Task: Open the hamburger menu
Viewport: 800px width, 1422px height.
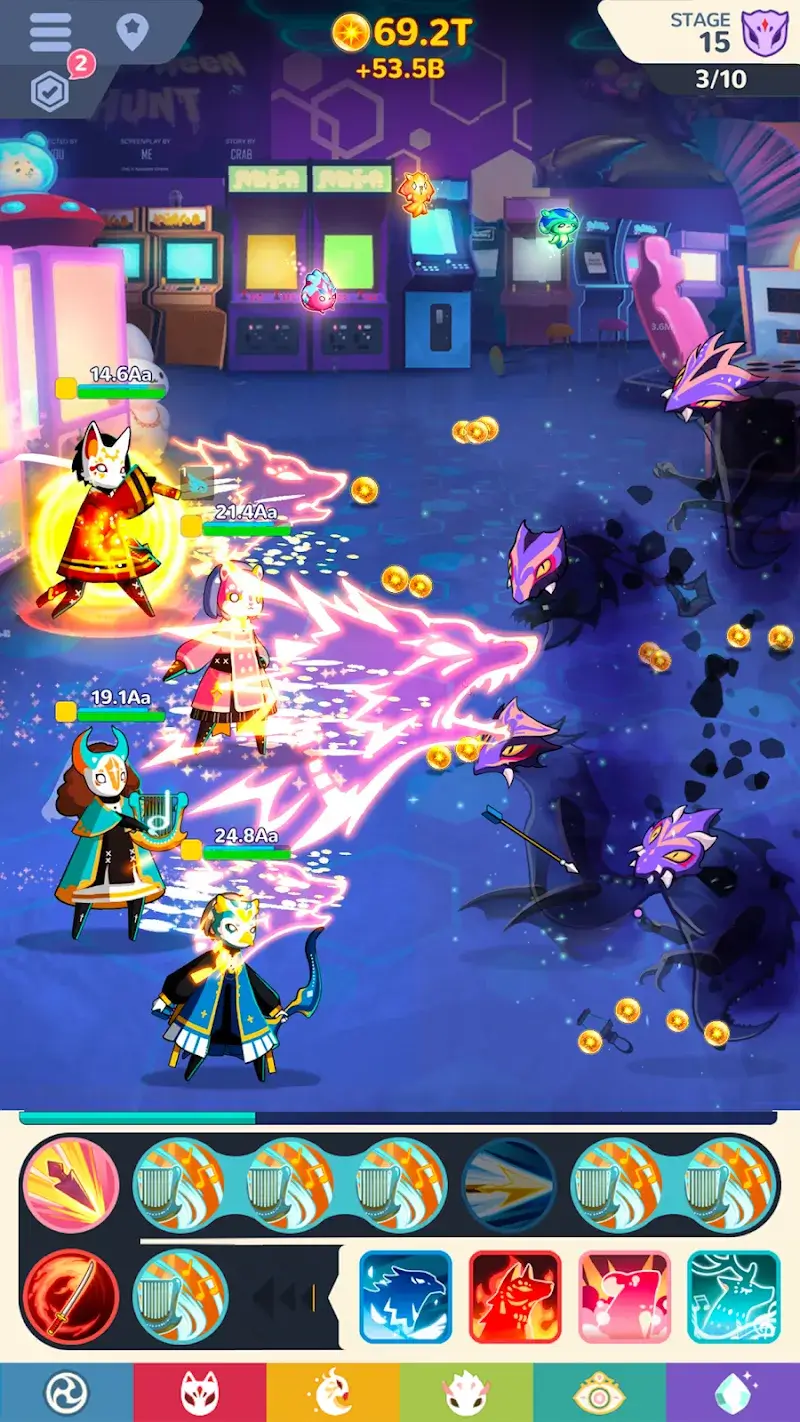Action: pos(50,32)
